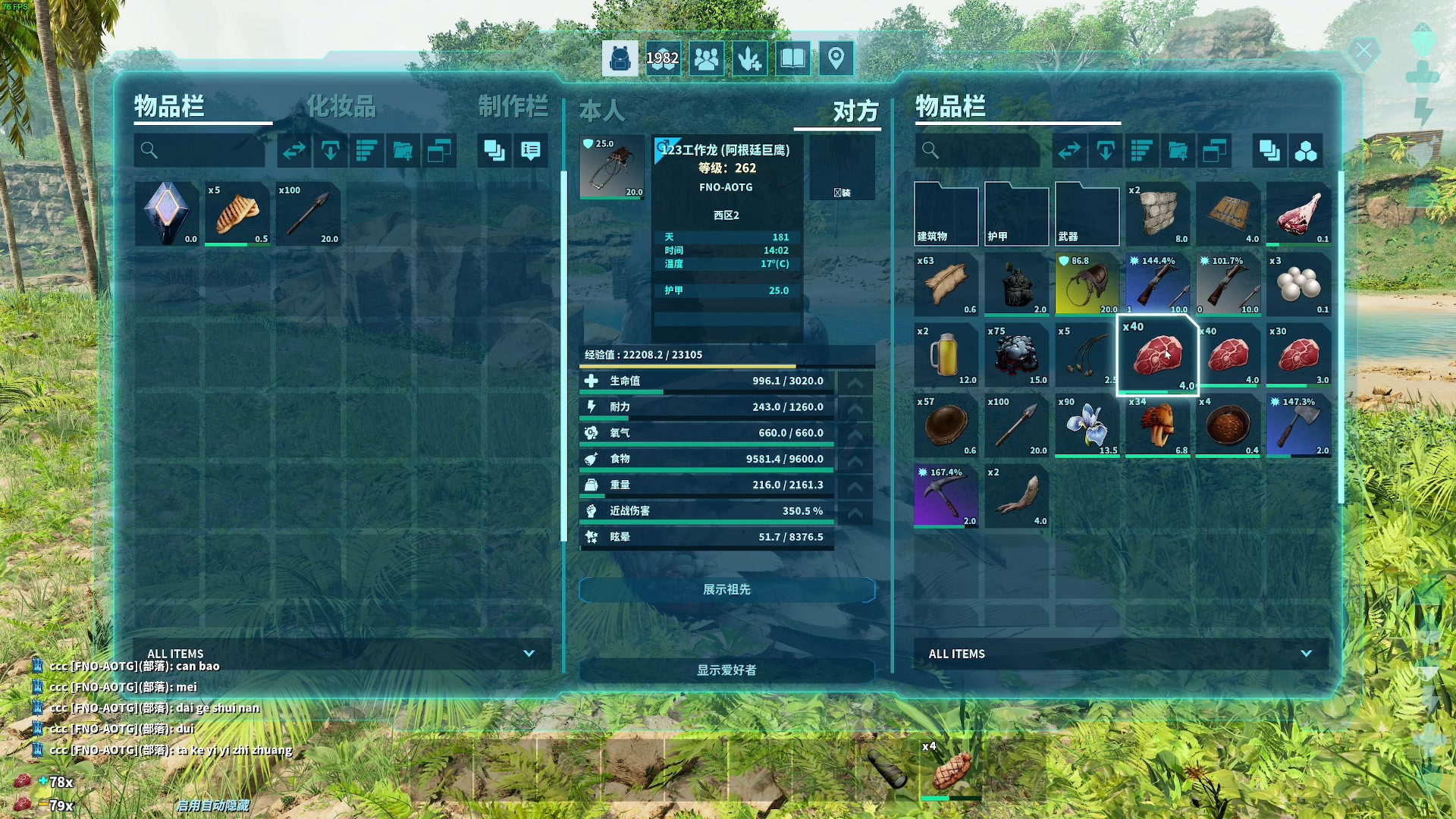Click the left inventory search field
The height and width of the screenshot is (819, 1456).
coord(200,151)
